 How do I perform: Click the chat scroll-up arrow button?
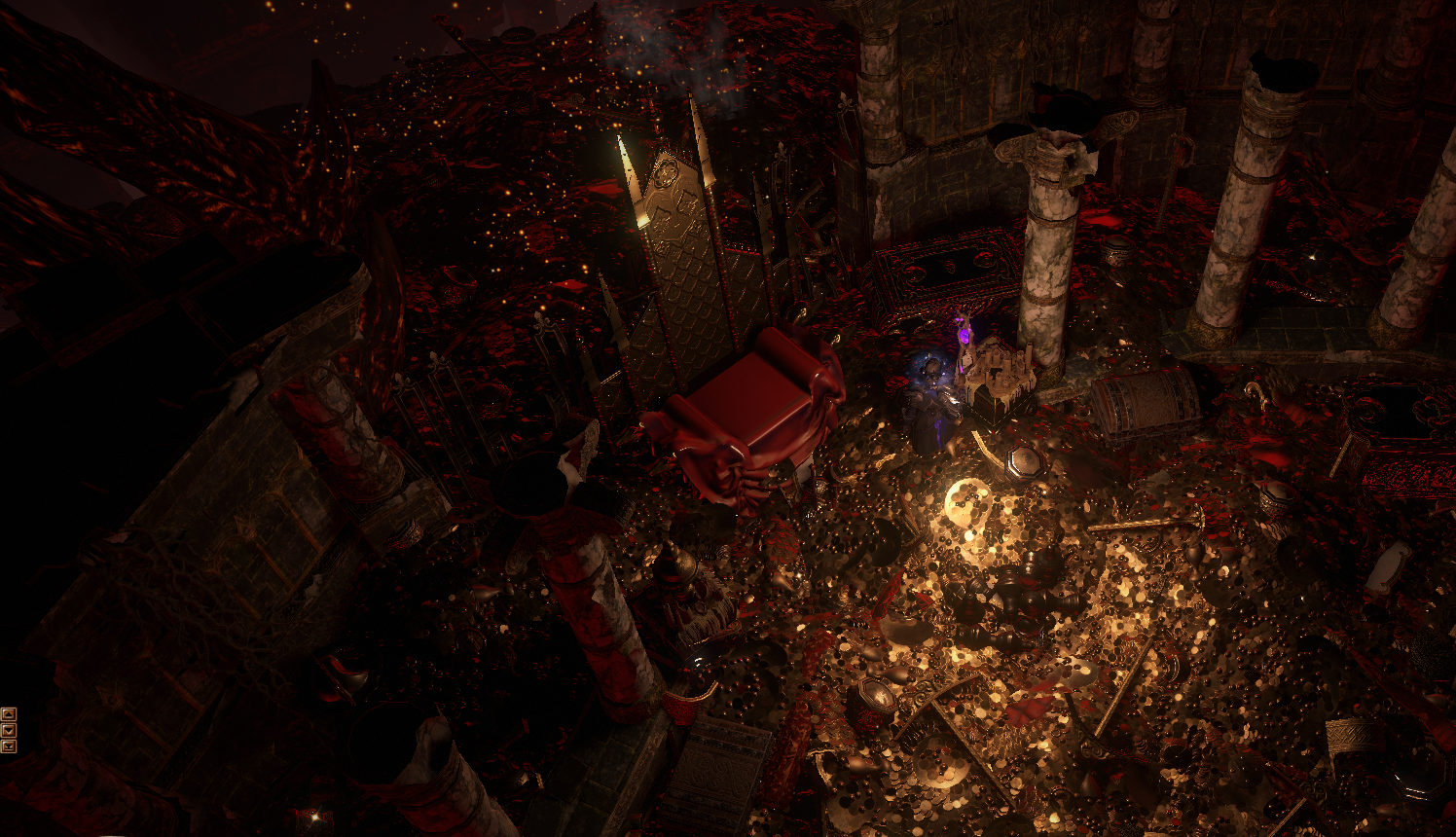point(9,713)
